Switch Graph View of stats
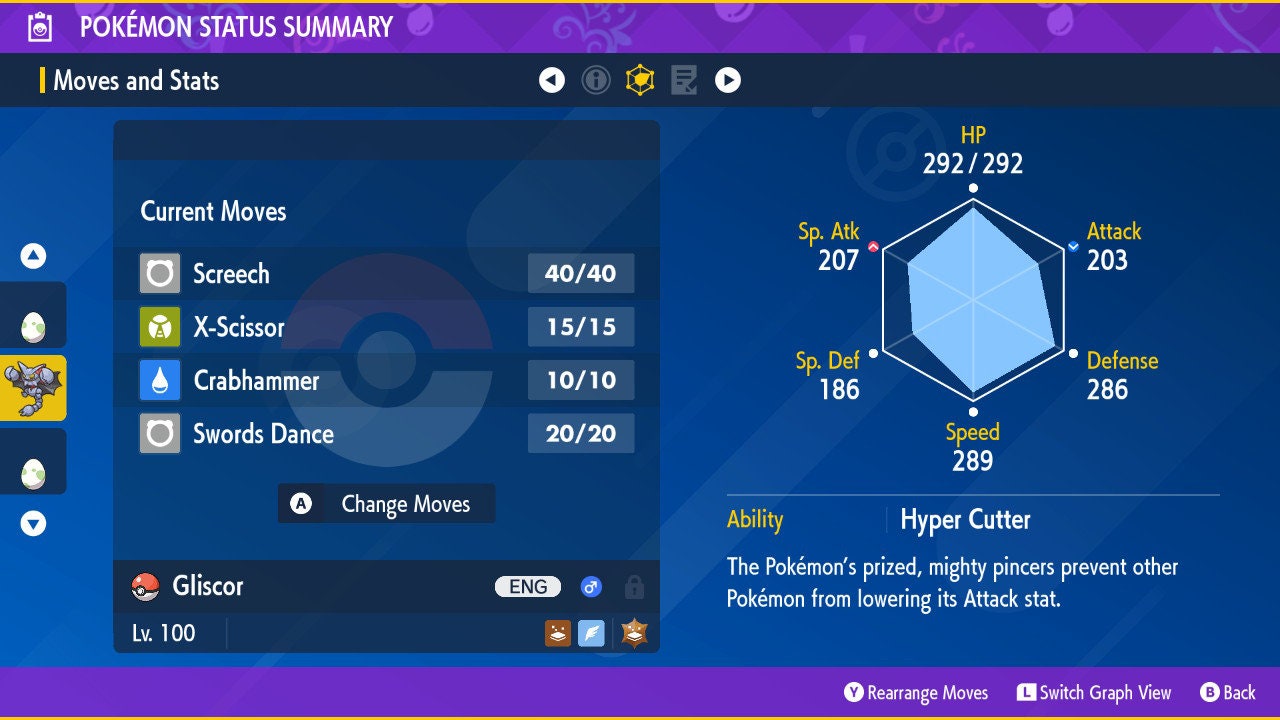The image size is (1280, 720). click(1094, 693)
